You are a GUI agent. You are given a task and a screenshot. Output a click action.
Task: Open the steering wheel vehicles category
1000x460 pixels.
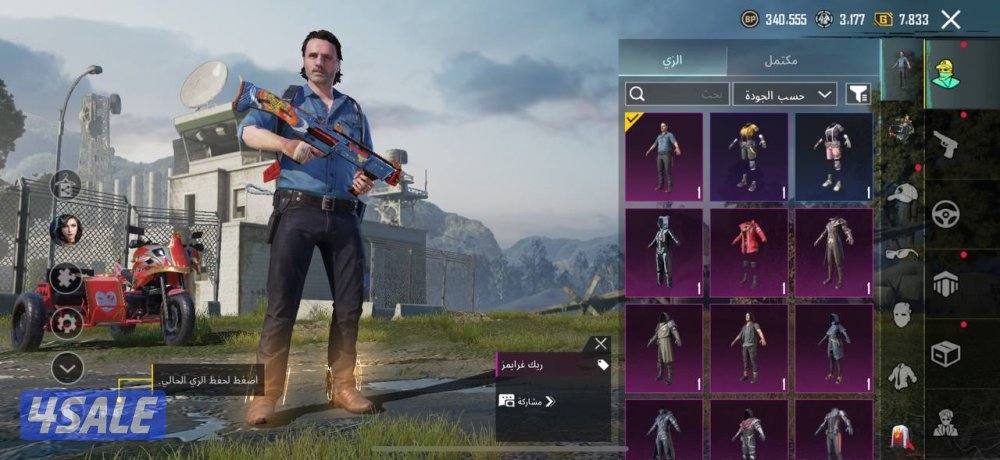(945, 214)
